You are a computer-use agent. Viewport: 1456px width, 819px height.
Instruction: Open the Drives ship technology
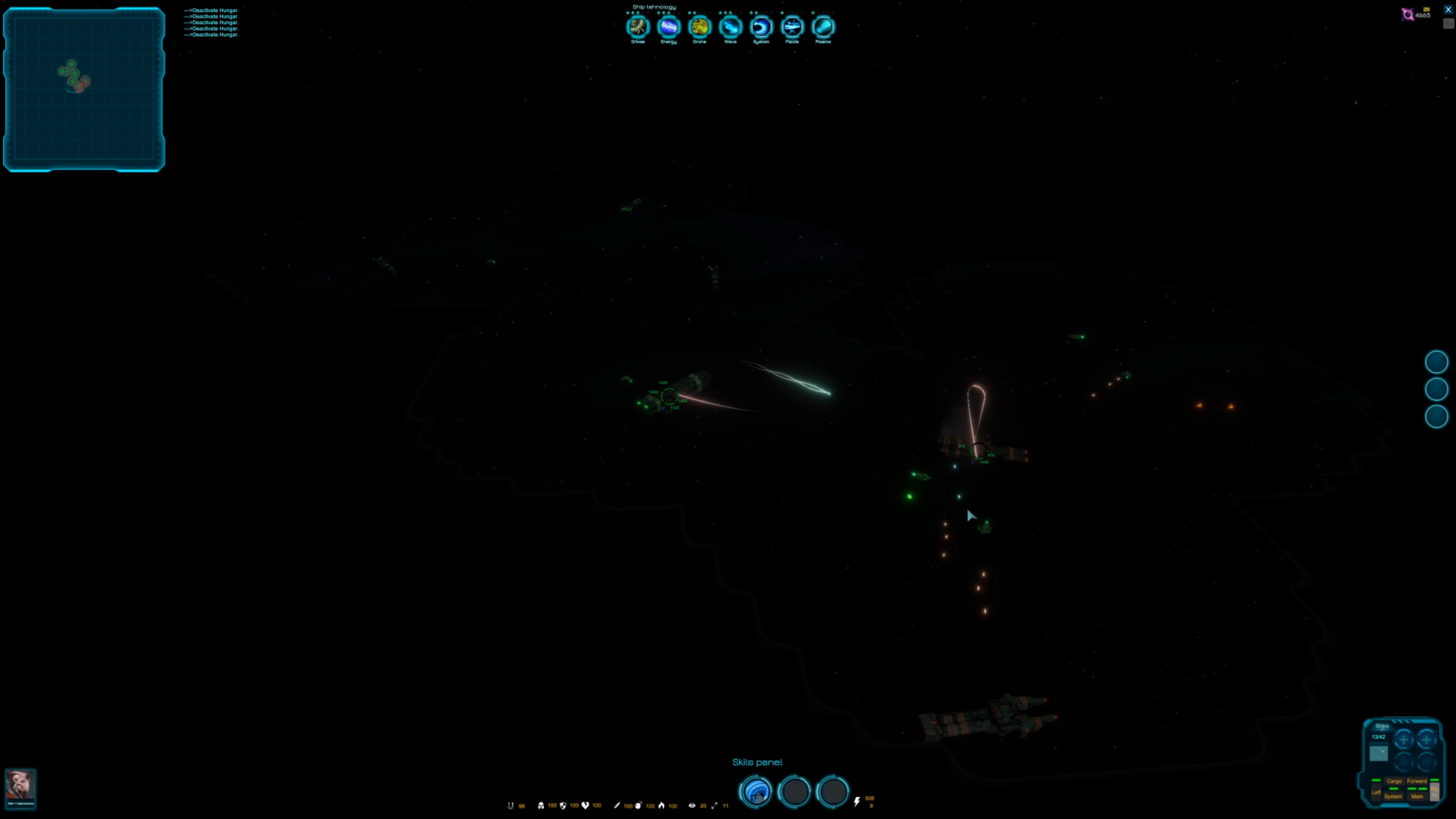pos(637,27)
